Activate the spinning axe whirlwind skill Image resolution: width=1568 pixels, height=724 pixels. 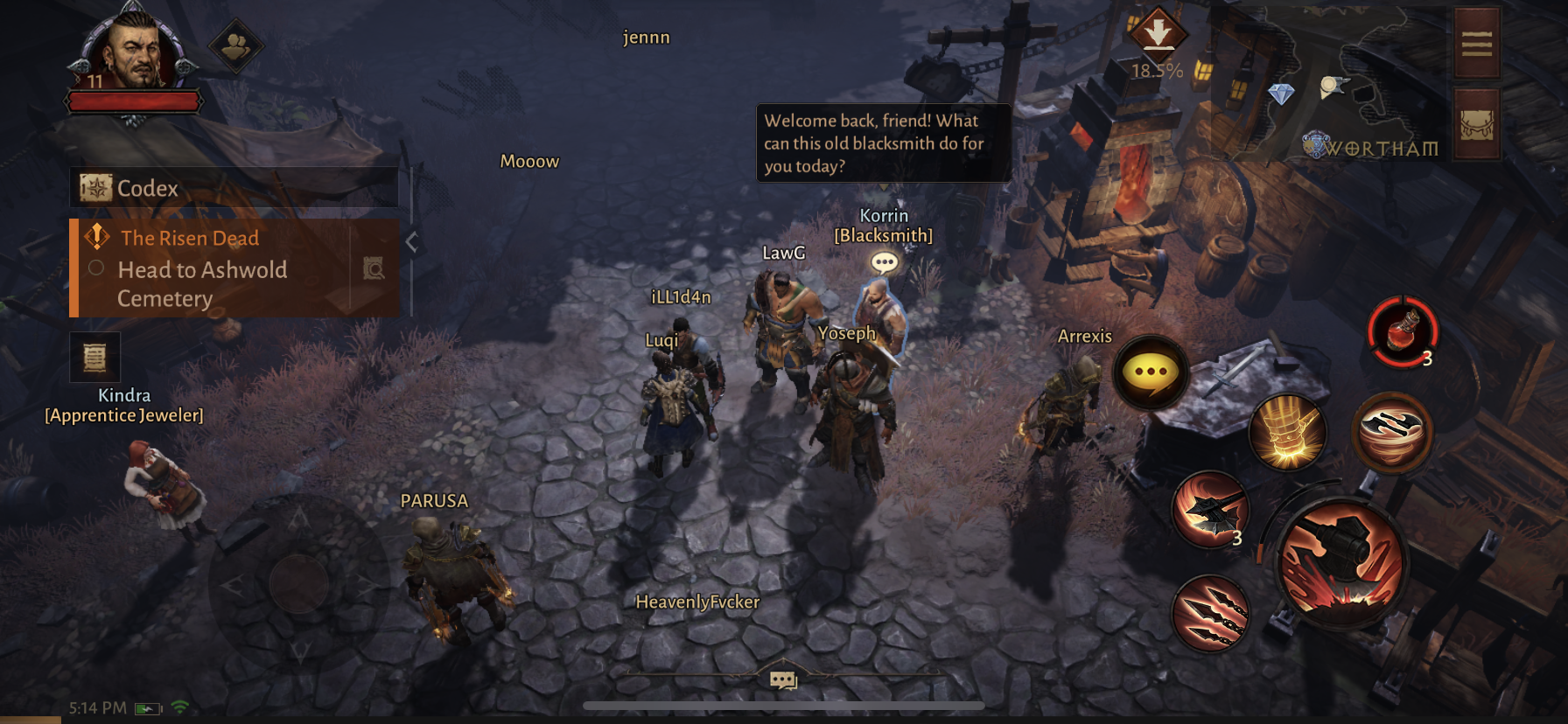pos(1392,432)
